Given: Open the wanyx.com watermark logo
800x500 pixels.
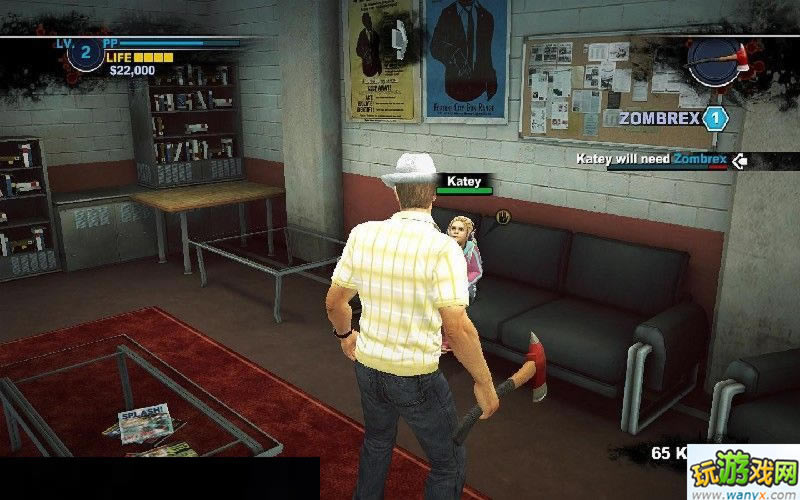Looking at the screenshot, I should coord(742,476).
